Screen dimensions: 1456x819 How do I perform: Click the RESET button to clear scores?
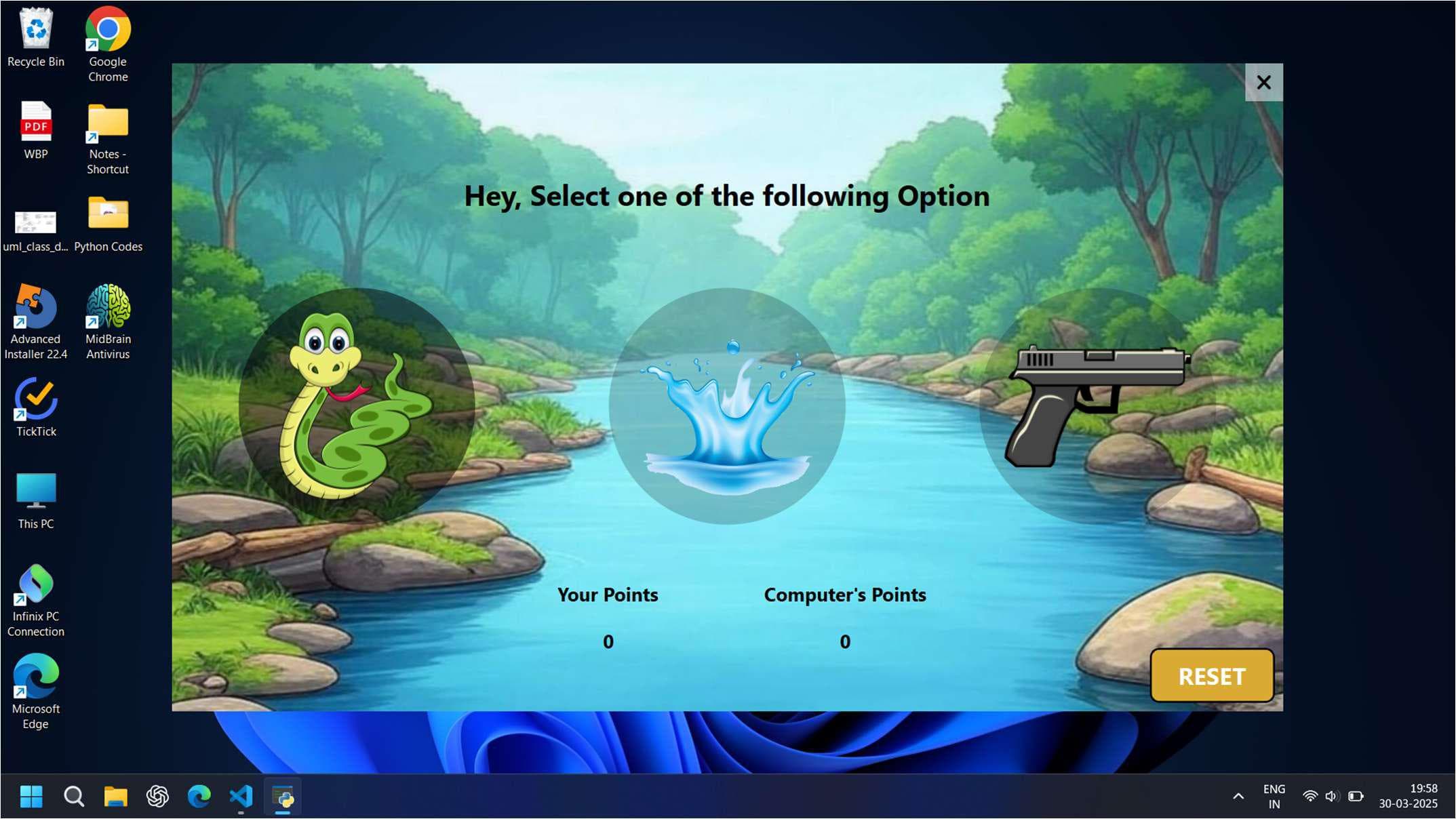click(x=1211, y=676)
